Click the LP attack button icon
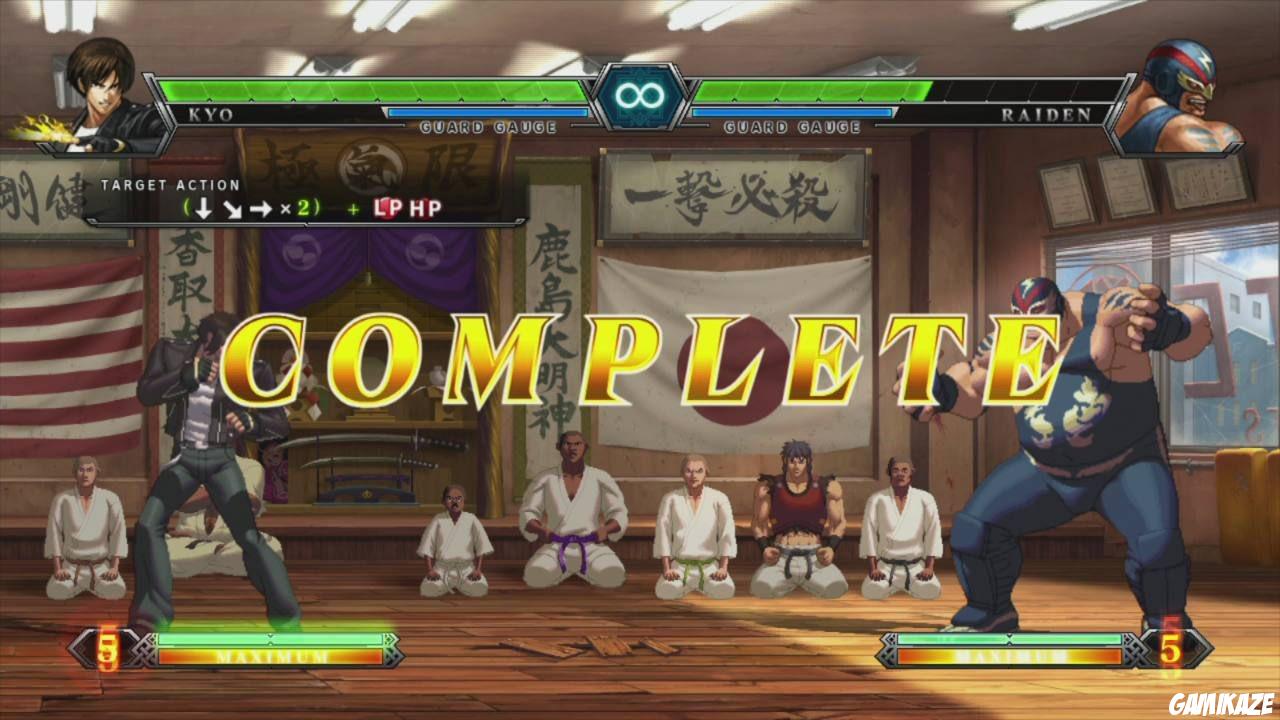1280x720 pixels. pos(385,207)
